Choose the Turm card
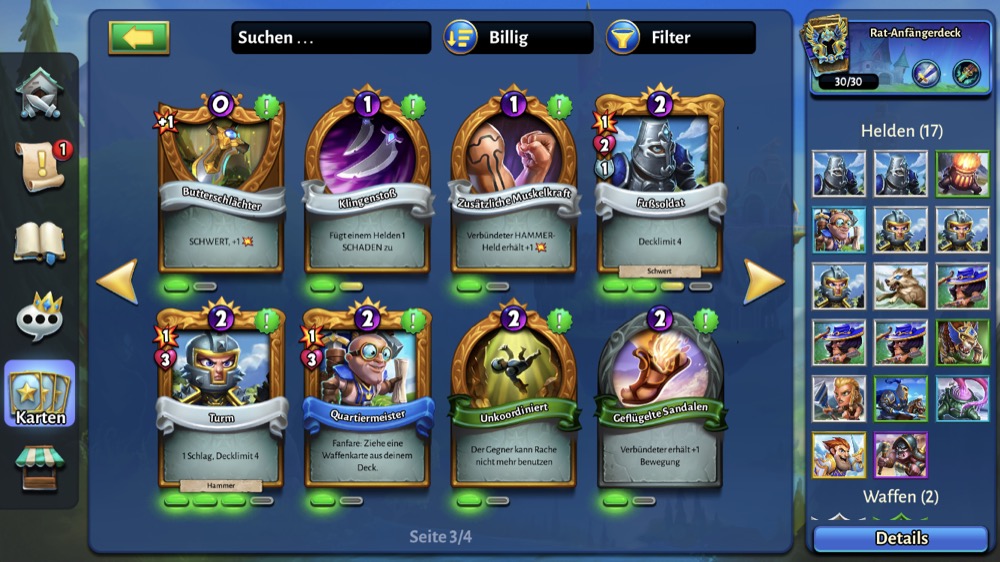Viewport: 1000px width, 562px height. [221, 400]
